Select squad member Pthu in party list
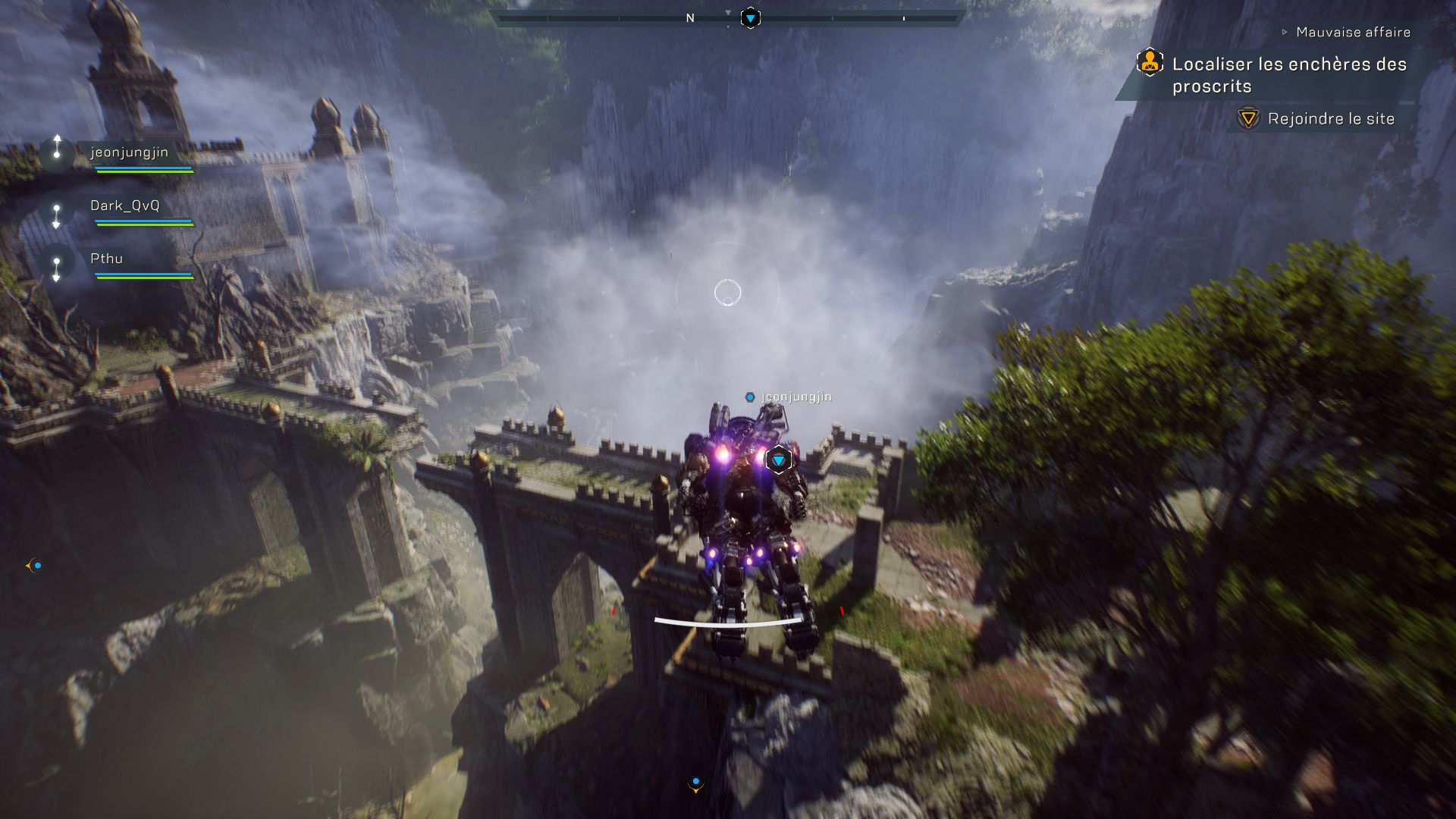Viewport: 1456px width, 819px height. 106,259
